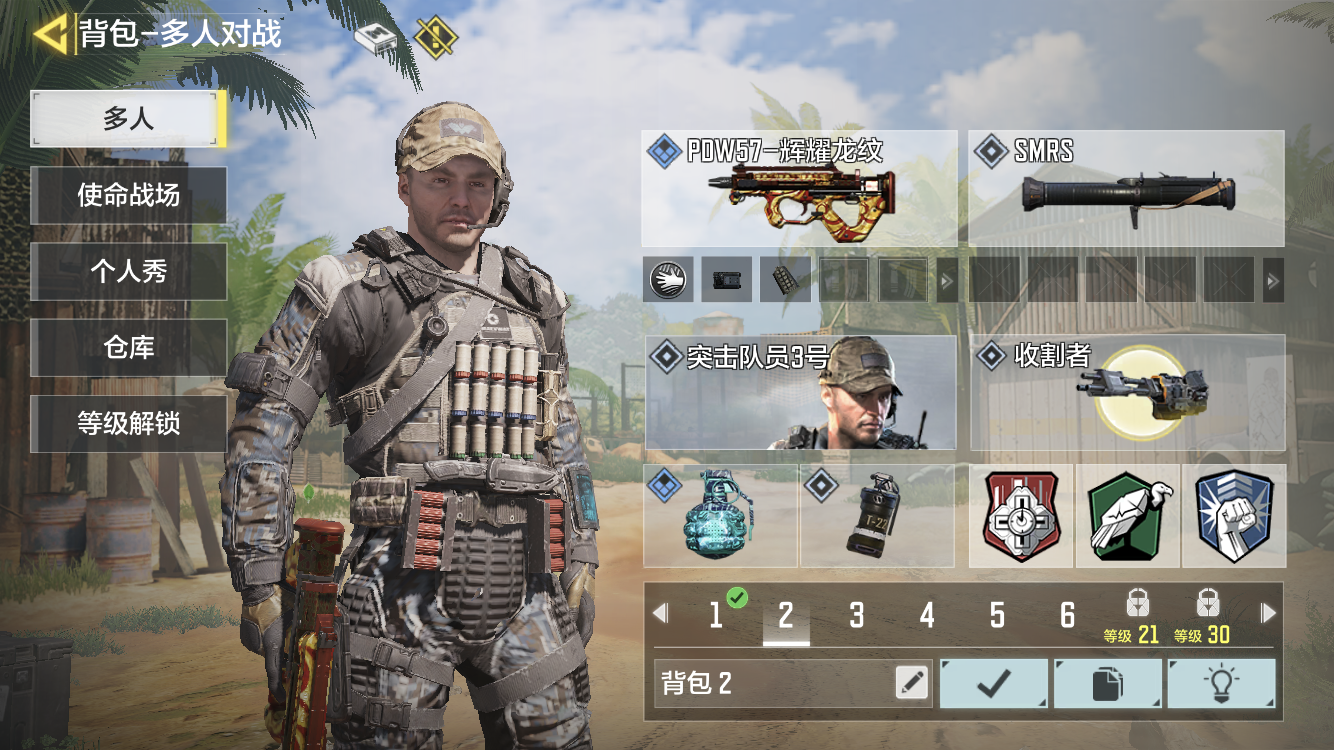Select the PDW57 primary weapon slot
Image resolution: width=1334 pixels, height=750 pixels.
point(798,189)
